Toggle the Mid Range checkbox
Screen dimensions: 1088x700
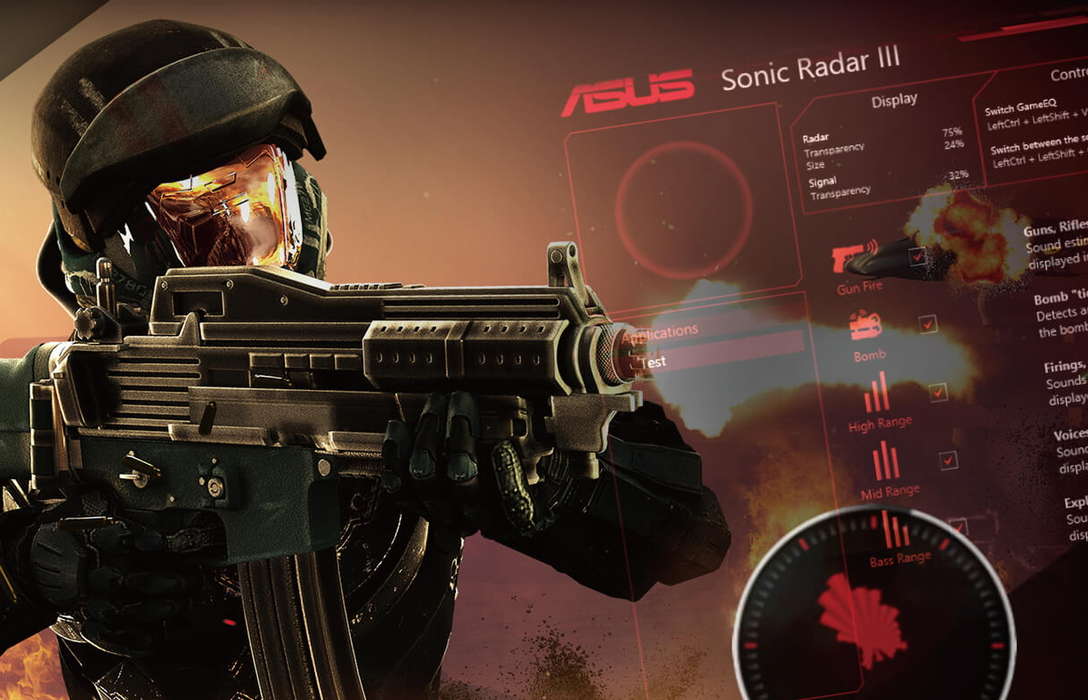948,460
